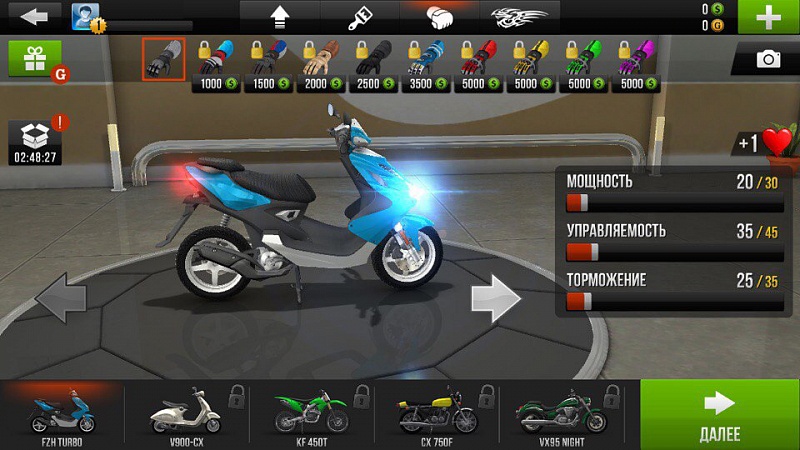Switch to the upgrade arrow tab

[x=279, y=16]
